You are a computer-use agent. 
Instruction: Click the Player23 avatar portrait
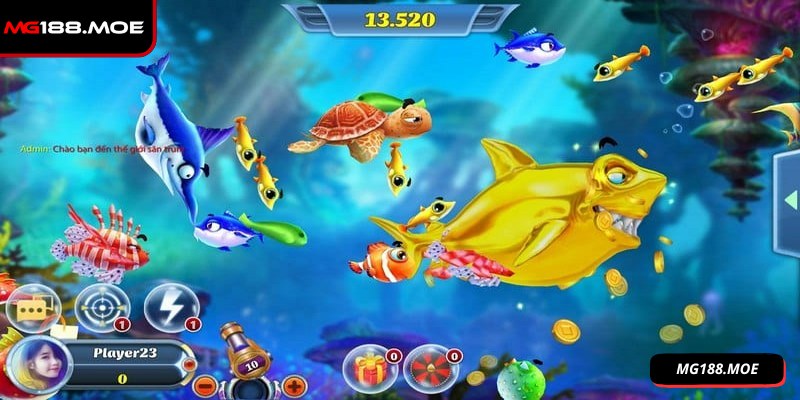tap(38, 364)
